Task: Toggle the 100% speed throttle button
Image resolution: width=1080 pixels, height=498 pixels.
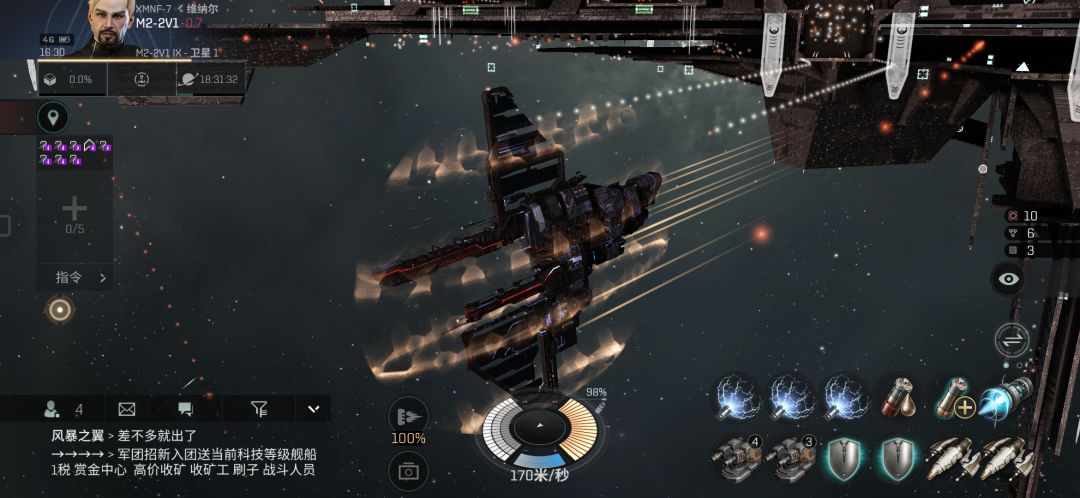Action: click(408, 418)
